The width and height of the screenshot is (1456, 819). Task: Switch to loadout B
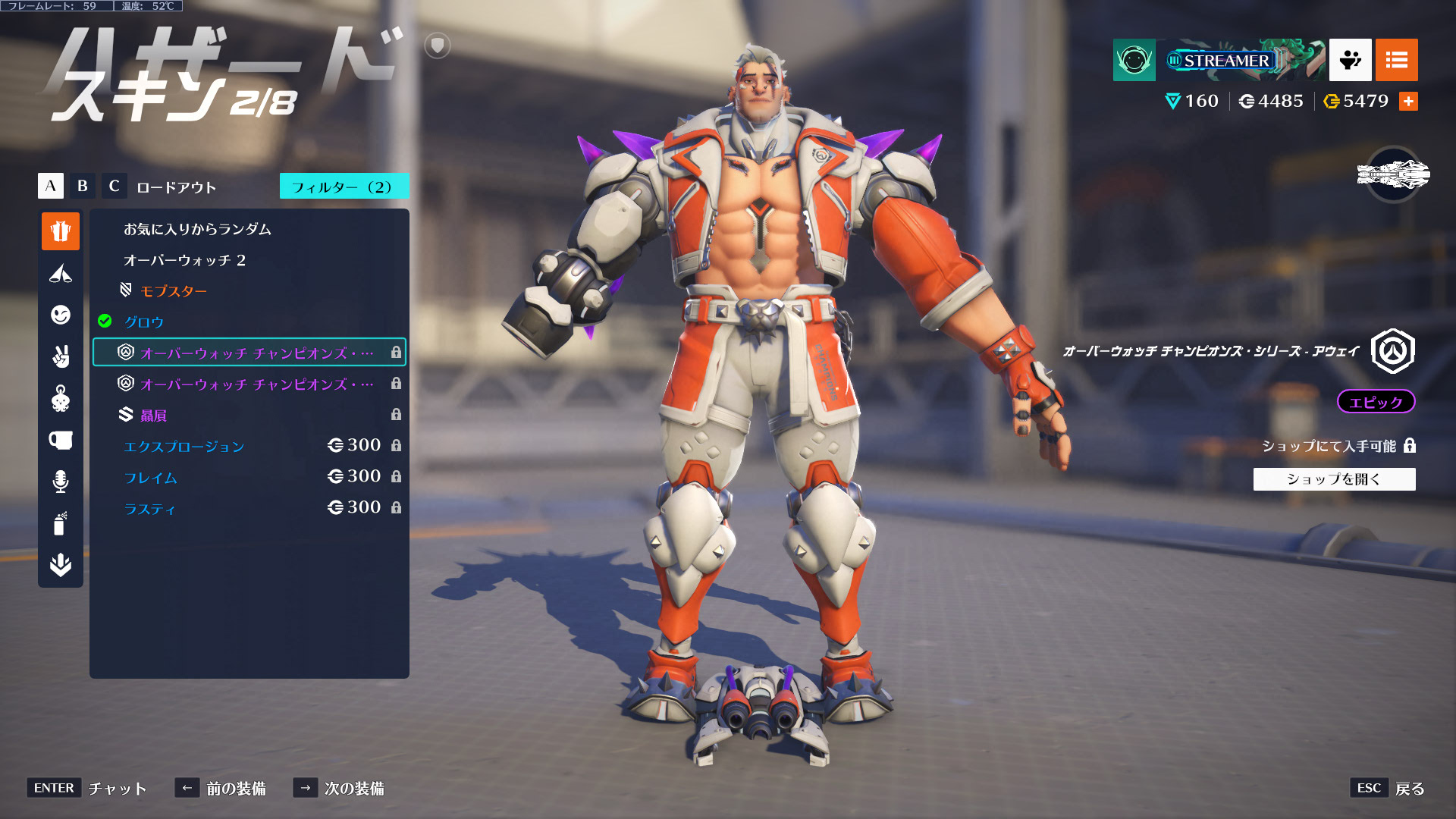(x=83, y=186)
